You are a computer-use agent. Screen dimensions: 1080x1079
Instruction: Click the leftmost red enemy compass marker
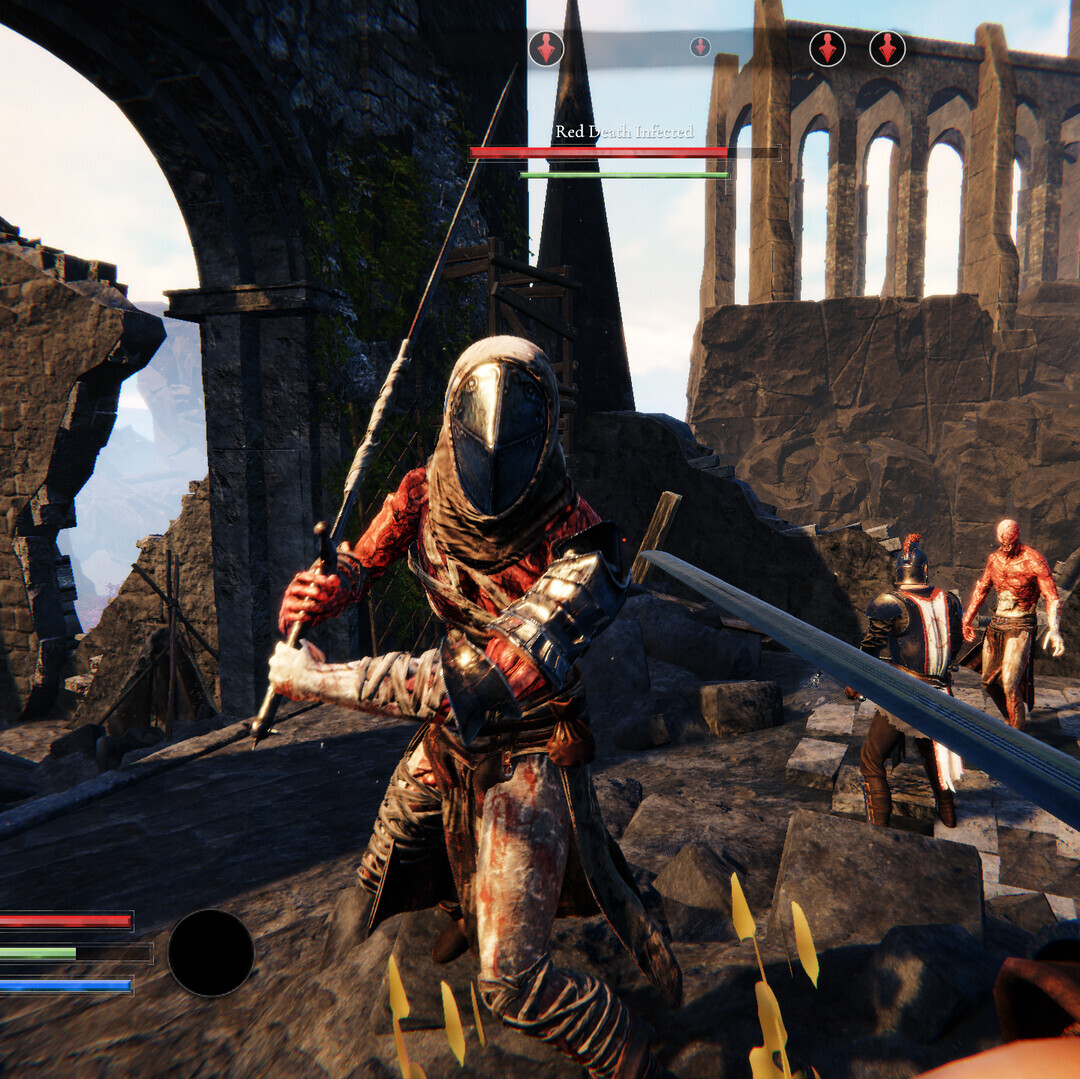tap(546, 48)
